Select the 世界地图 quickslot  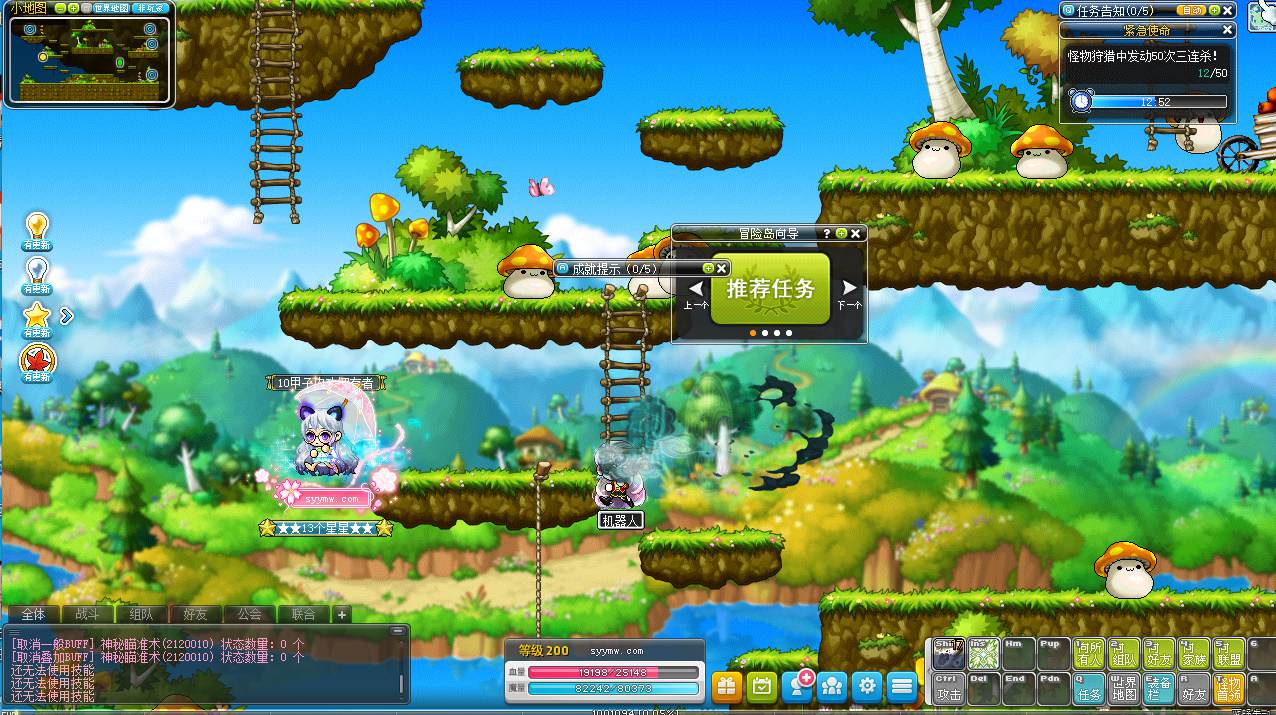pos(1125,687)
